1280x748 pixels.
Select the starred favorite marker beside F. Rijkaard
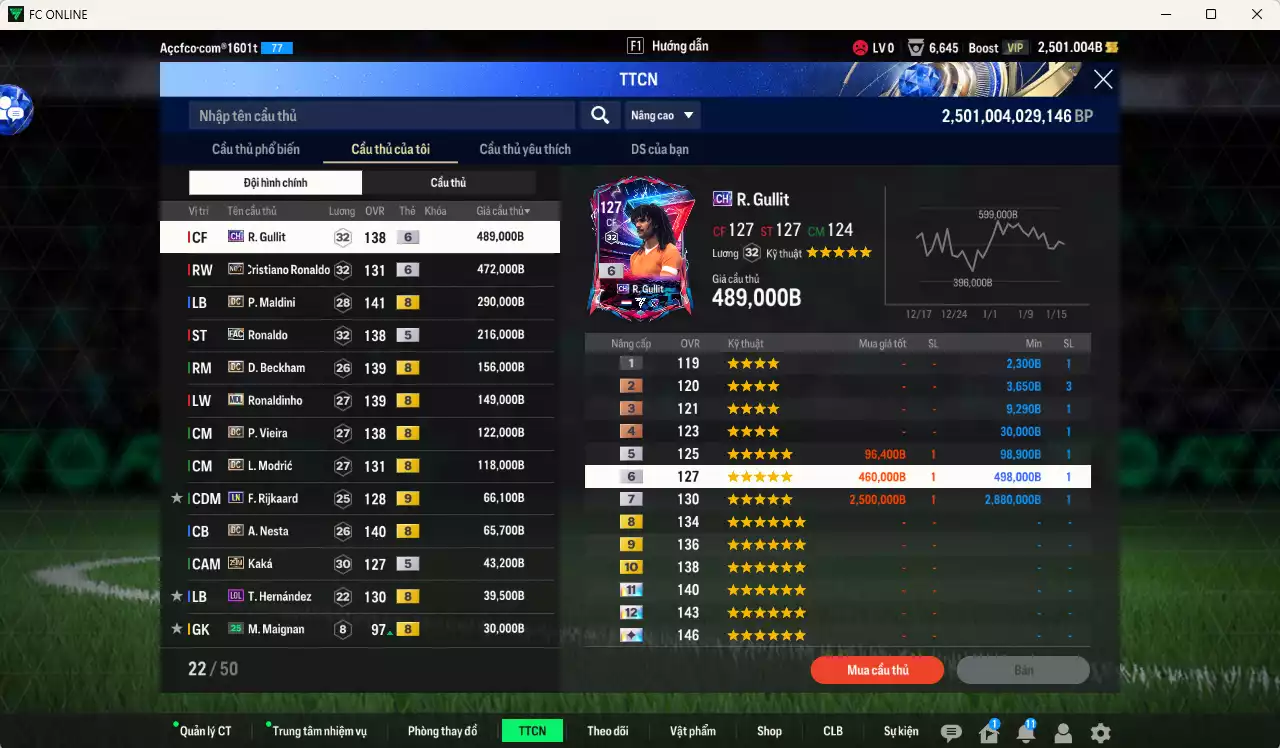177,498
